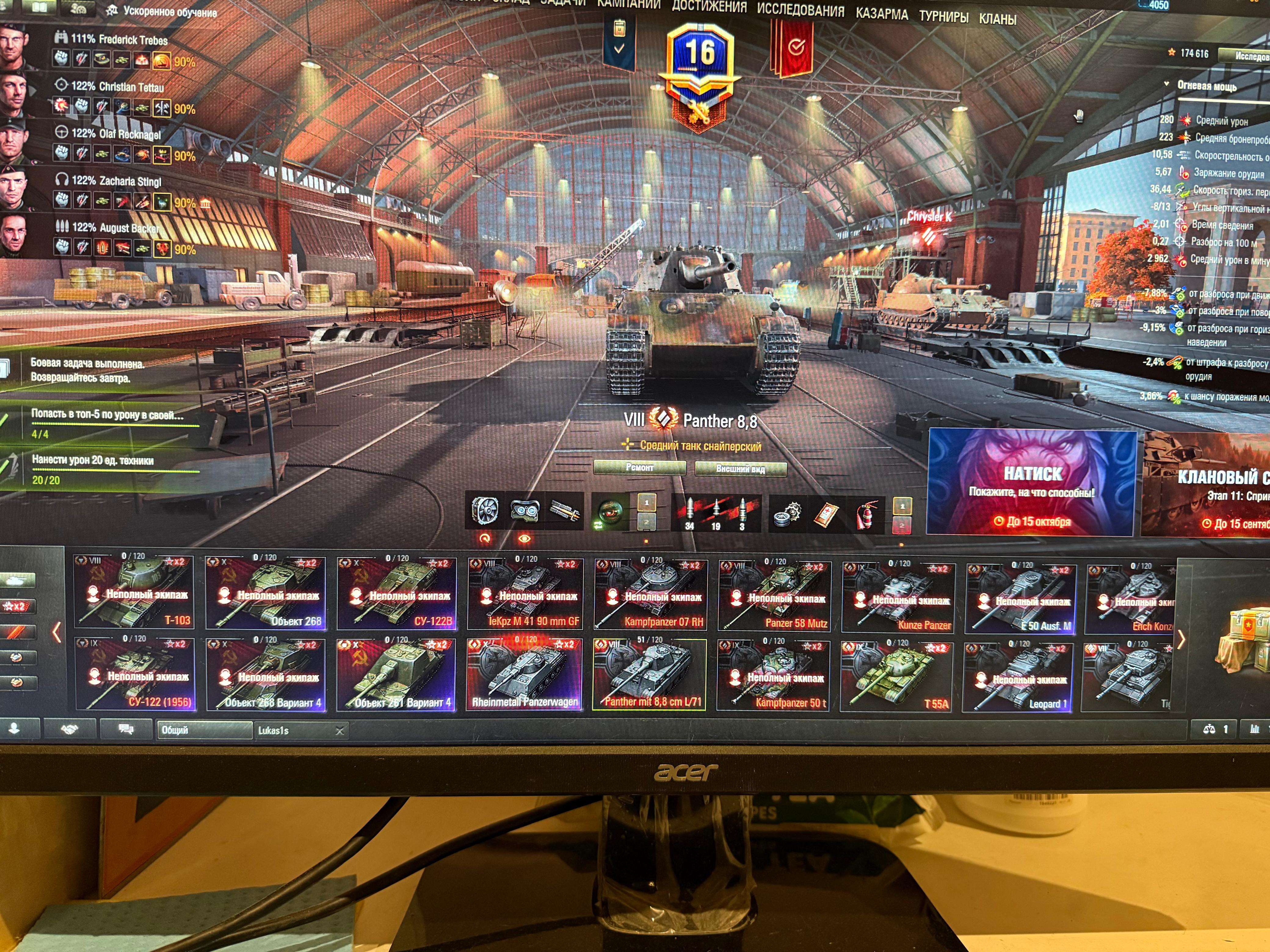
Task: Click the repair kit consumable icon
Action: (x=788, y=514)
